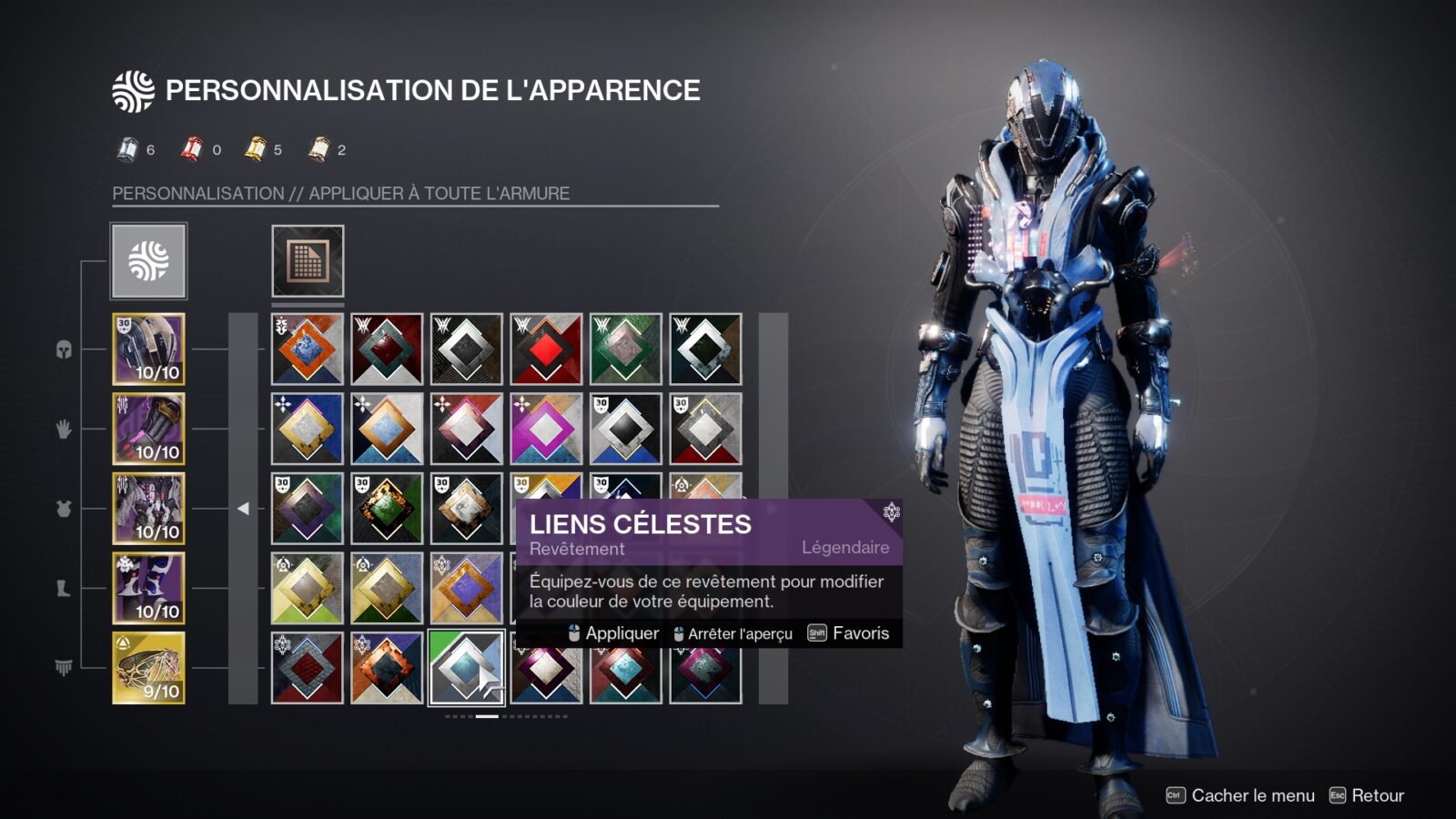
Task: Select the highlighted customization swirl tab
Action: tap(147, 259)
